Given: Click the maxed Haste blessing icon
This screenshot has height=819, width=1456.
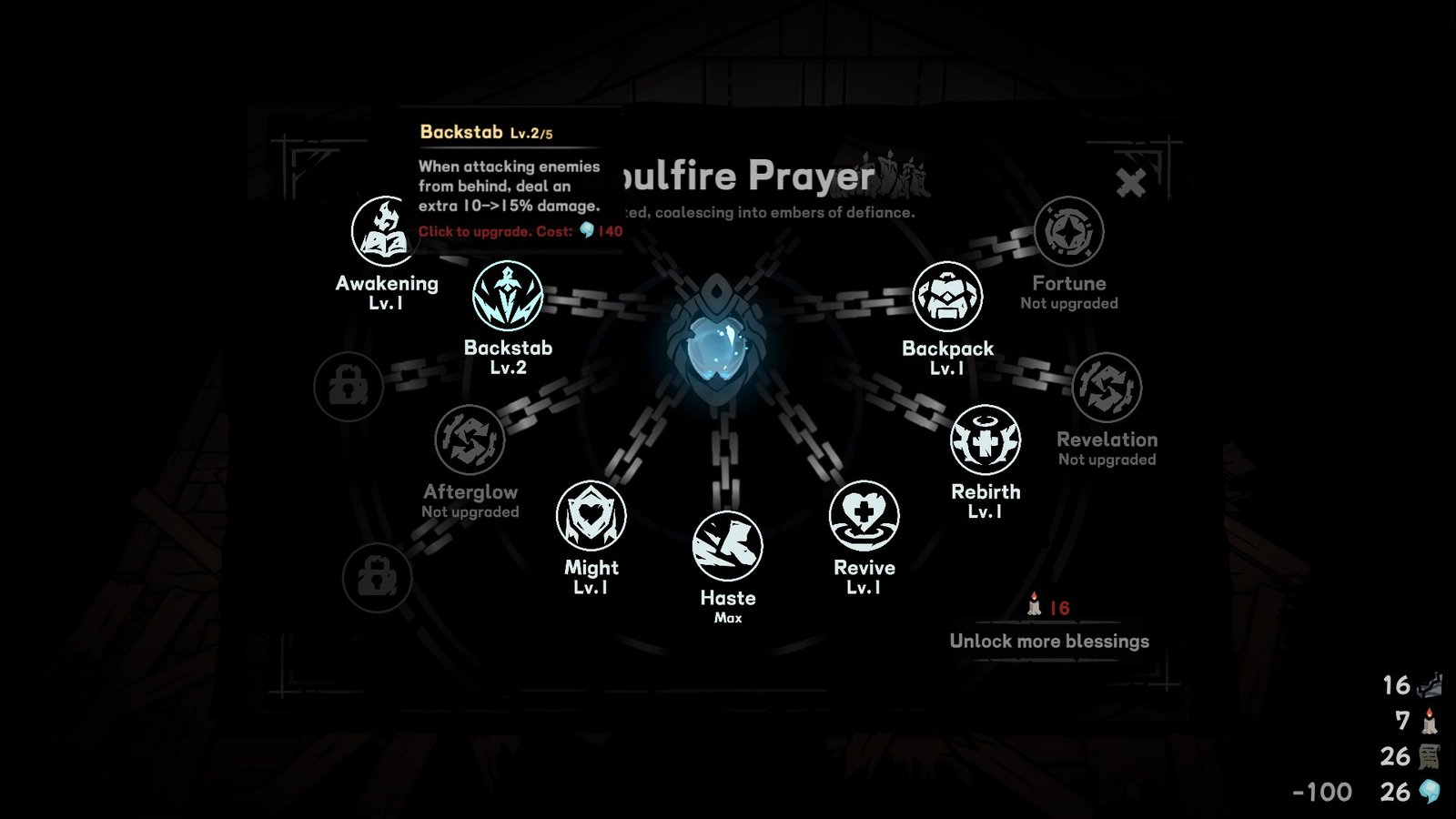Looking at the screenshot, I should [x=727, y=547].
